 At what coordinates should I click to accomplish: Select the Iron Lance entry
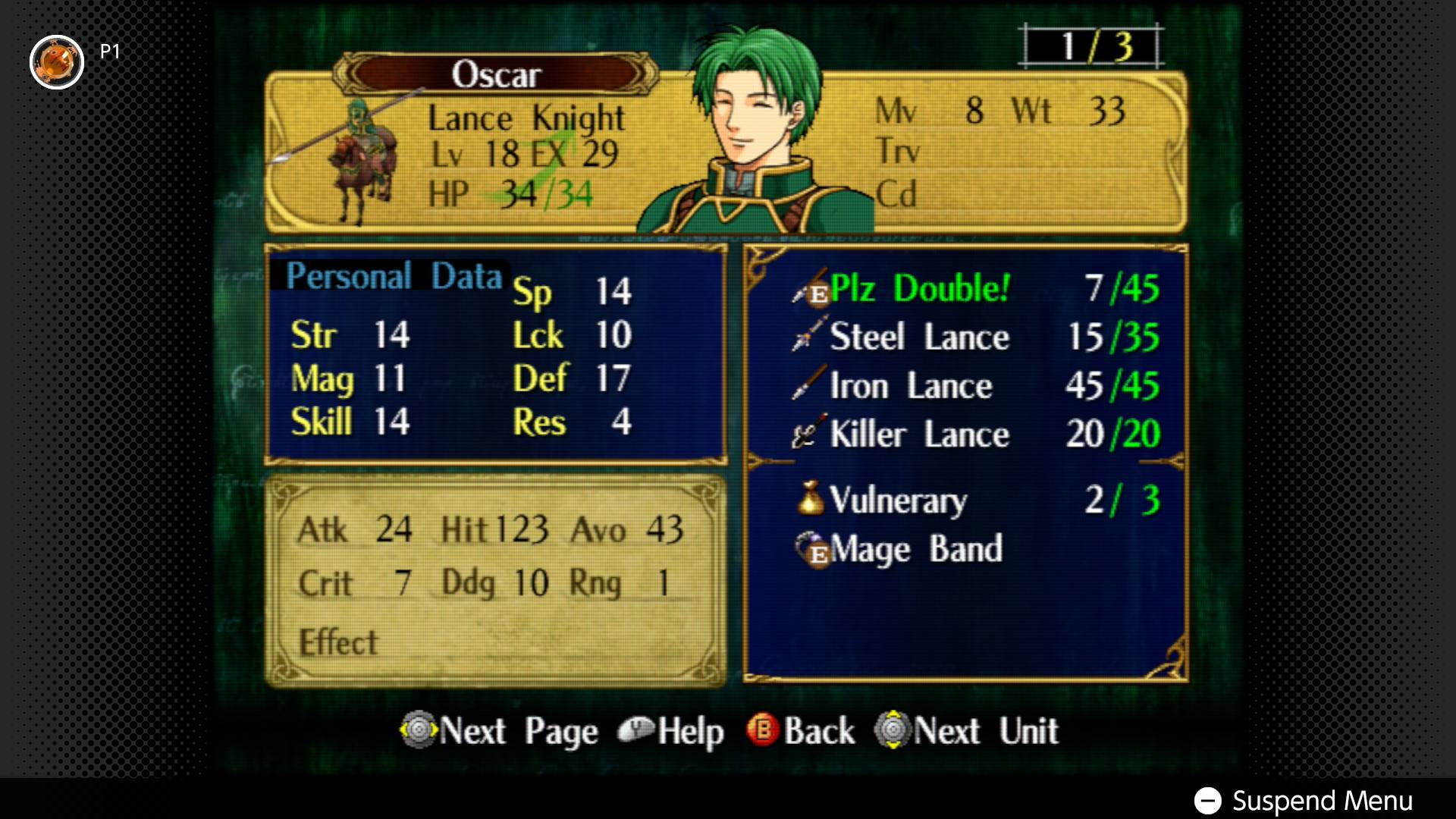point(911,386)
